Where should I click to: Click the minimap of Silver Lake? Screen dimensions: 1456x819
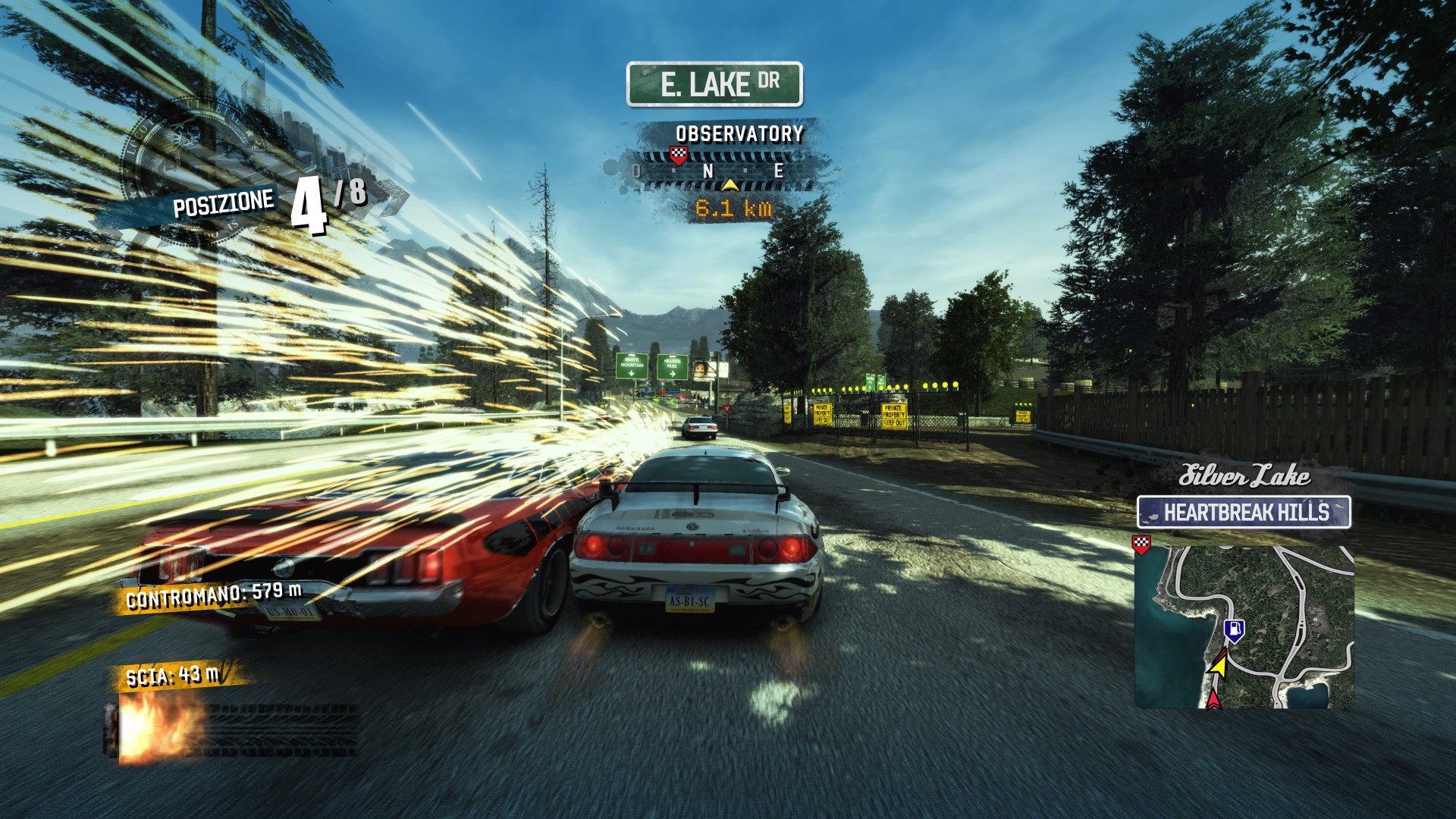tap(1244, 626)
